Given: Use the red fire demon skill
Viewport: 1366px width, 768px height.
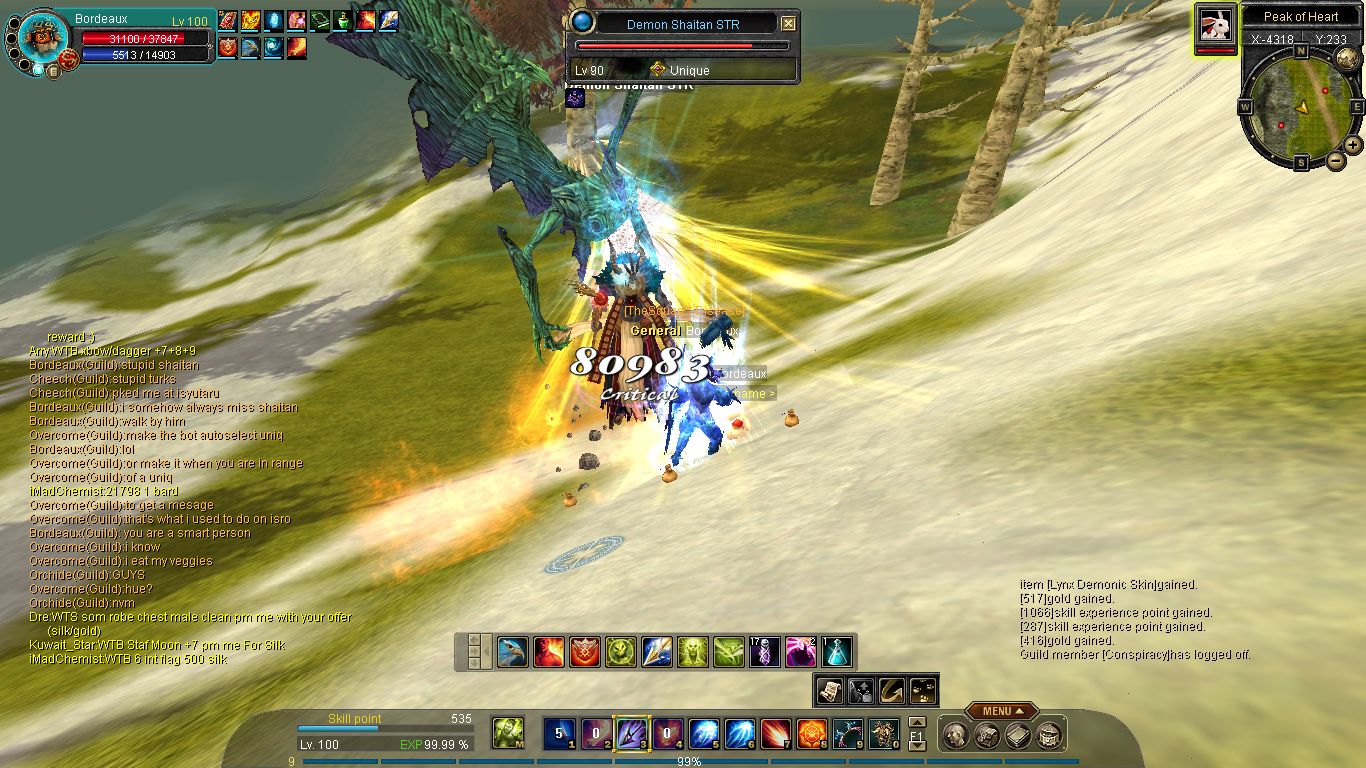Looking at the screenshot, I should [549, 652].
